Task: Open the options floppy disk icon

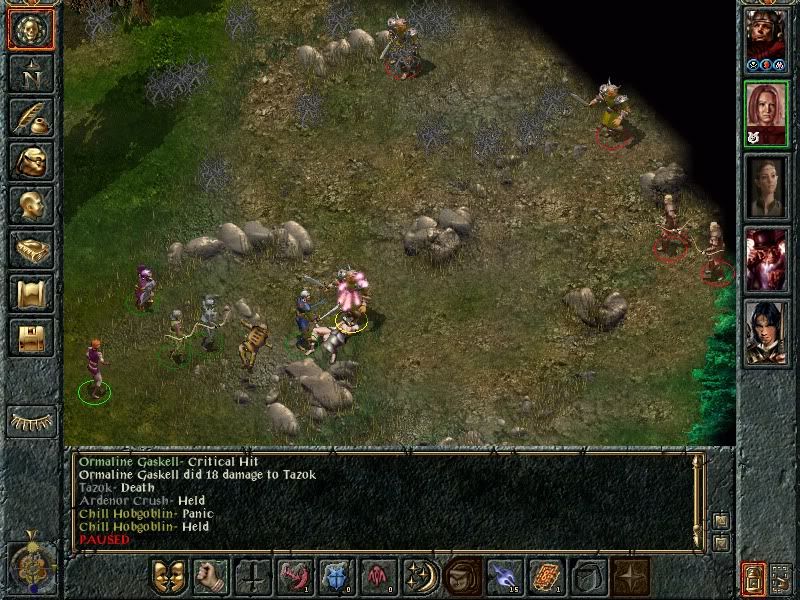Action: 30,338
